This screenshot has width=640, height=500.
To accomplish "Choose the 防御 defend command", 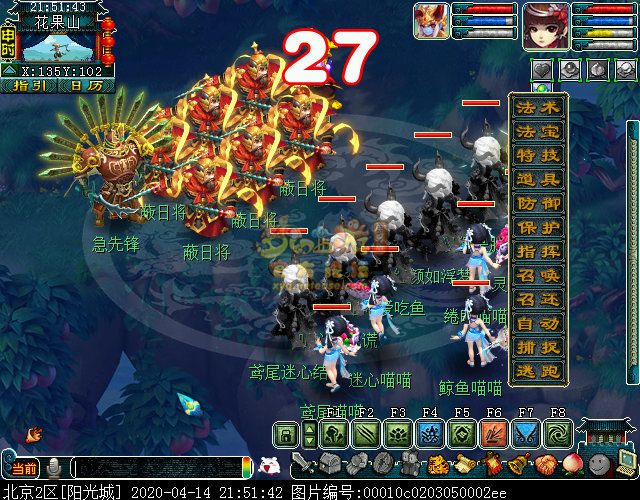I will (539, 203).
